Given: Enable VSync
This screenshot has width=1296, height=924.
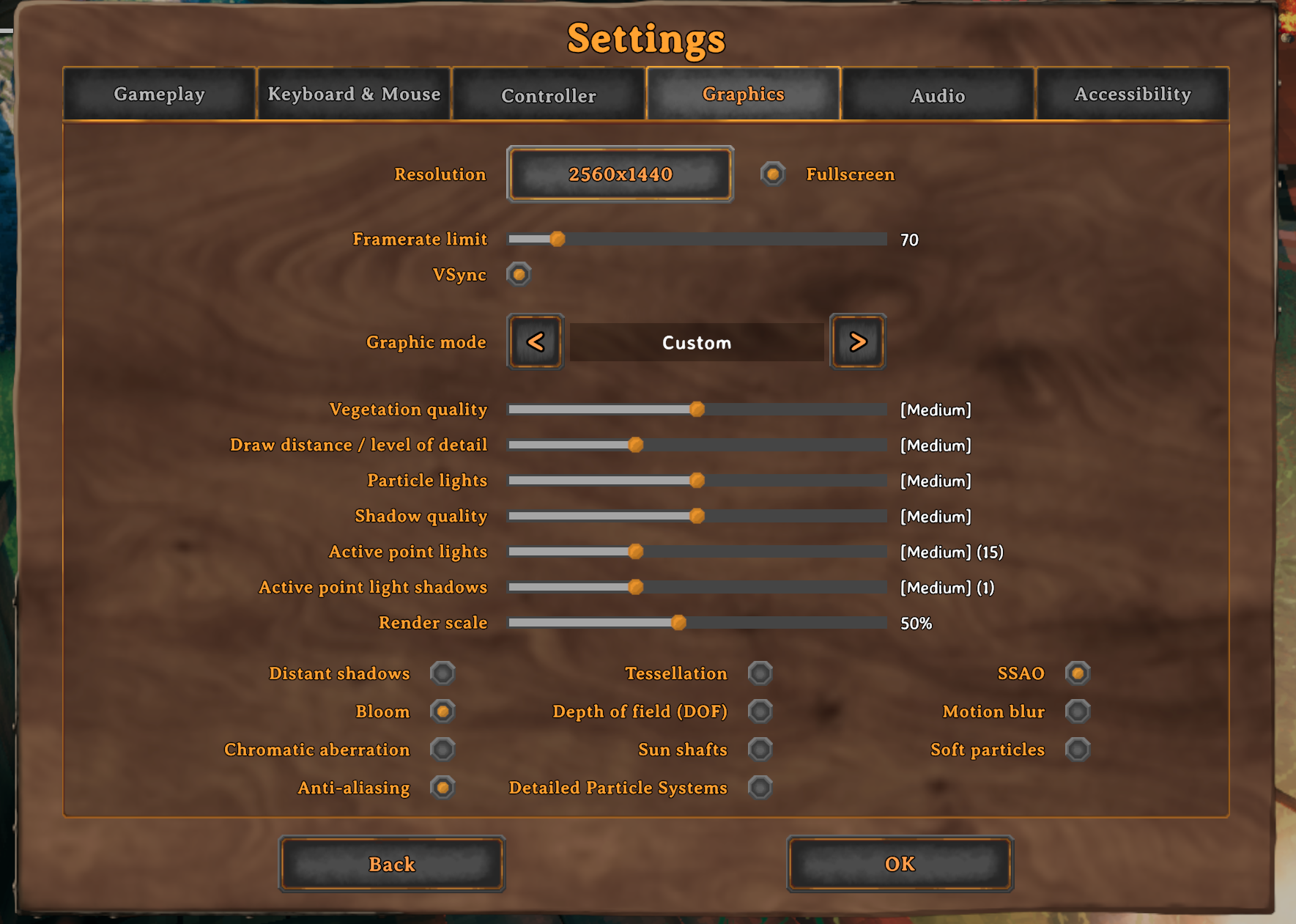Looking at the screenshot, I should [x=519, y=275].
